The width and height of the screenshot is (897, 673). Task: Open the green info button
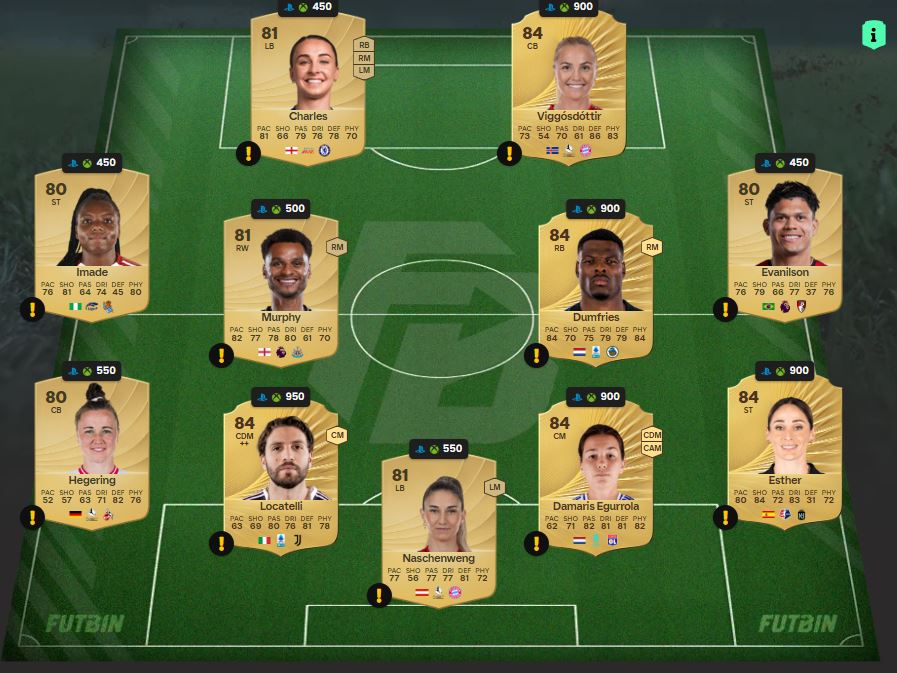(x=873, y=34)
